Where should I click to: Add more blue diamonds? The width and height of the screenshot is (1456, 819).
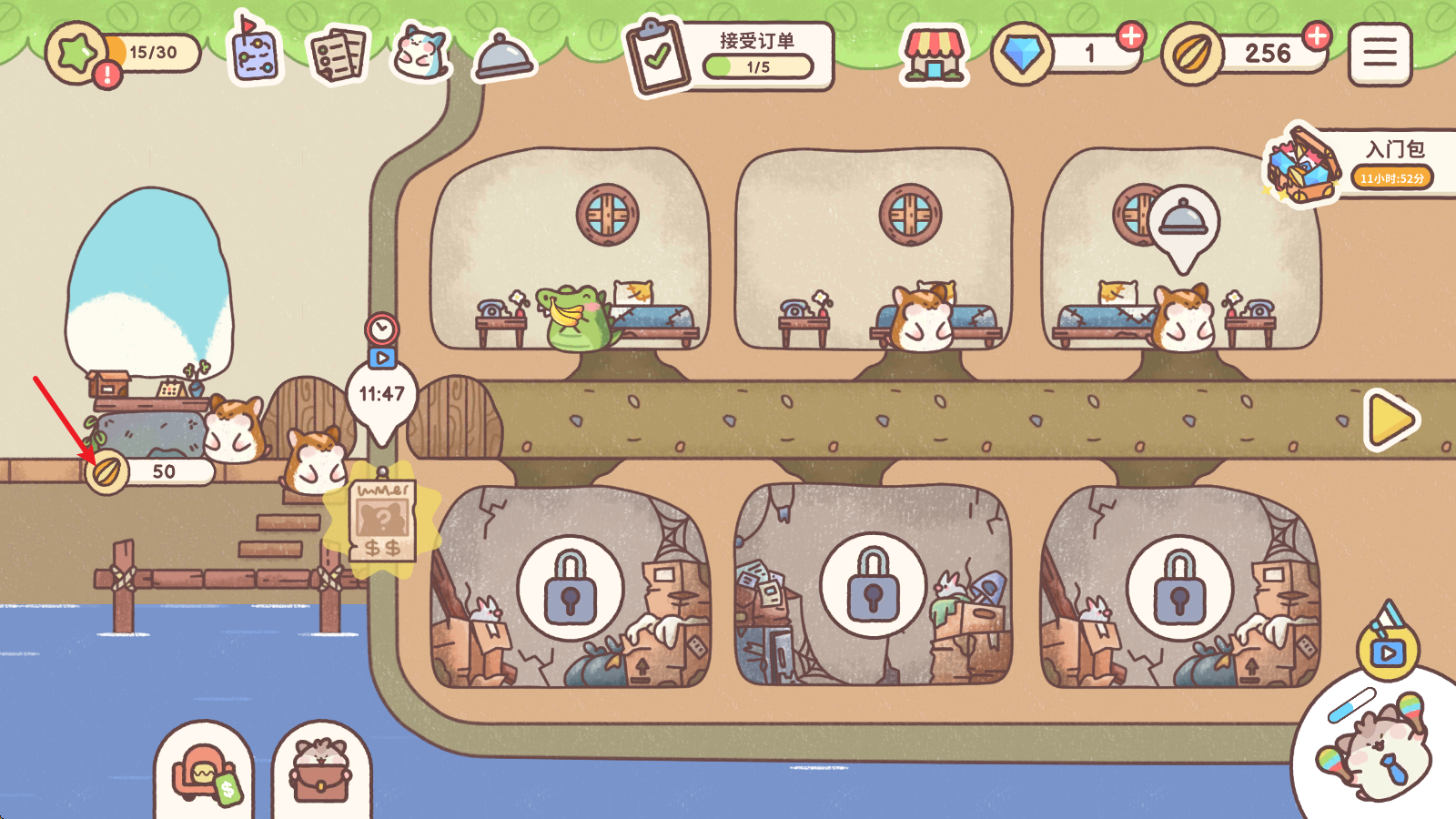(1130, 36)
